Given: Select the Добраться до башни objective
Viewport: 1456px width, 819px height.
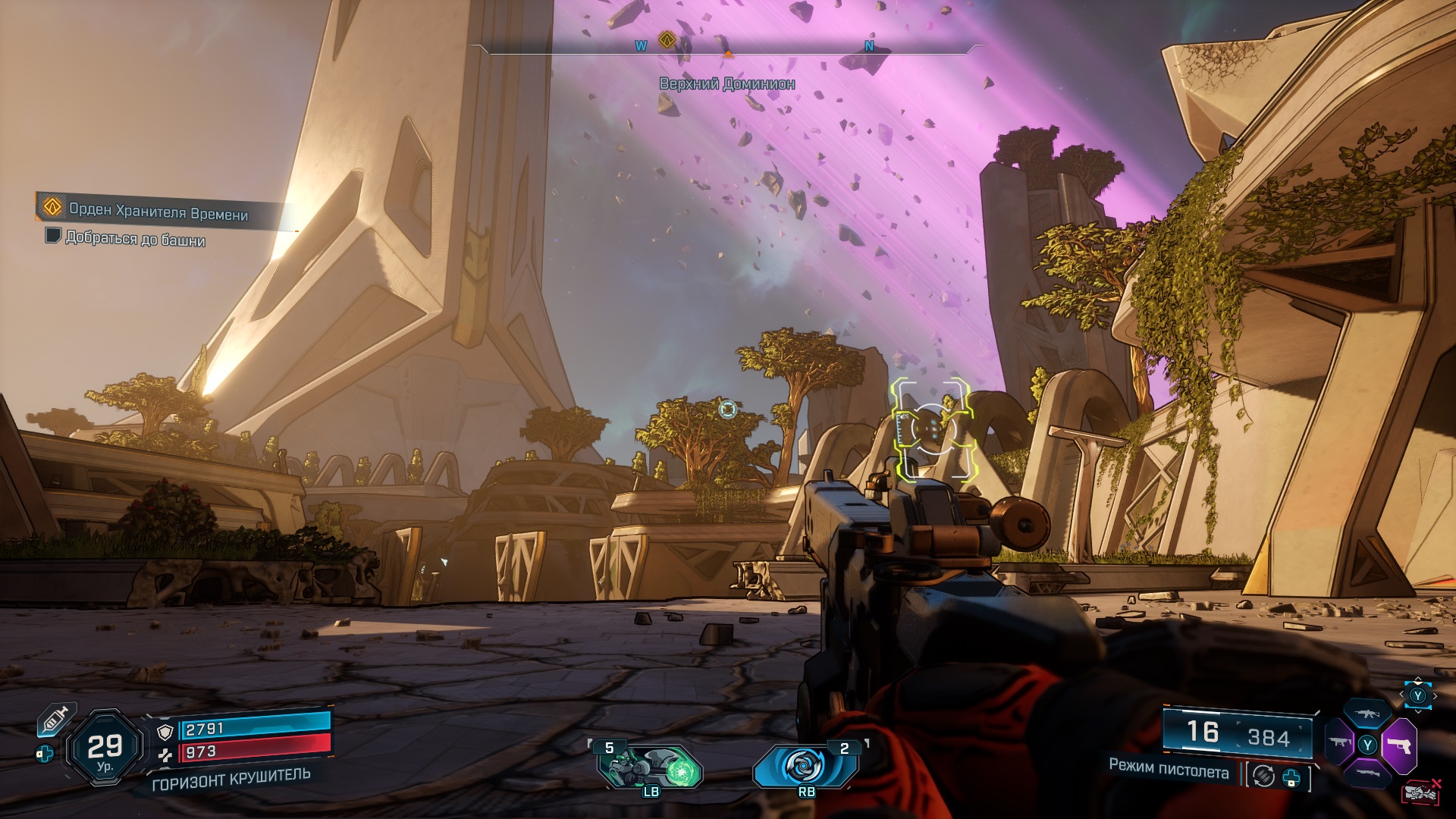Looking at the screenshot, I should [x=135, y=239].
